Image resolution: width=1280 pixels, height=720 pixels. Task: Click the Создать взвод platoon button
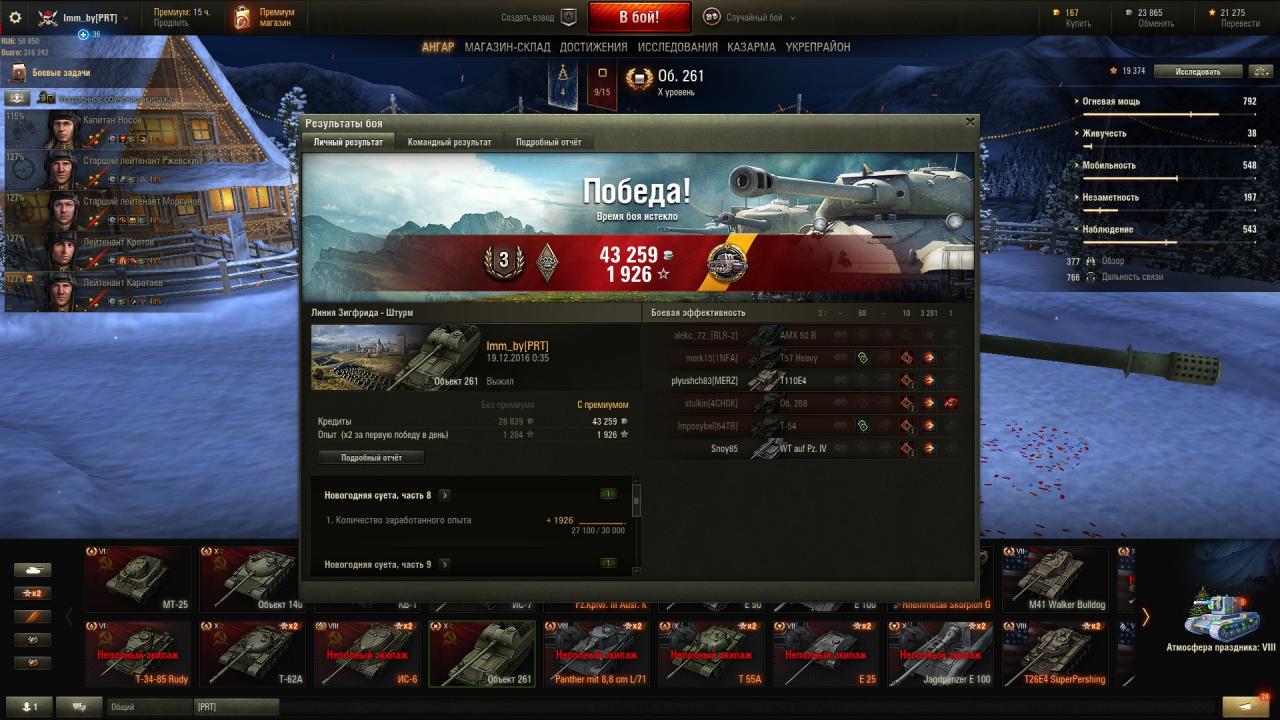[x=539, y=17]
